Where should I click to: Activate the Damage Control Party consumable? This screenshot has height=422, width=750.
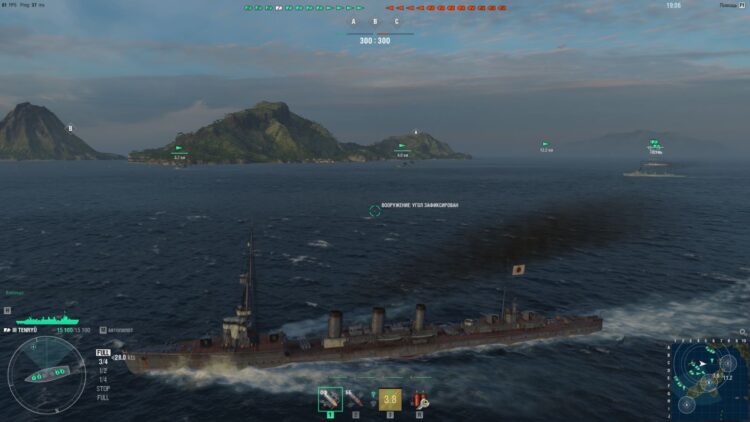coord(420,400)
